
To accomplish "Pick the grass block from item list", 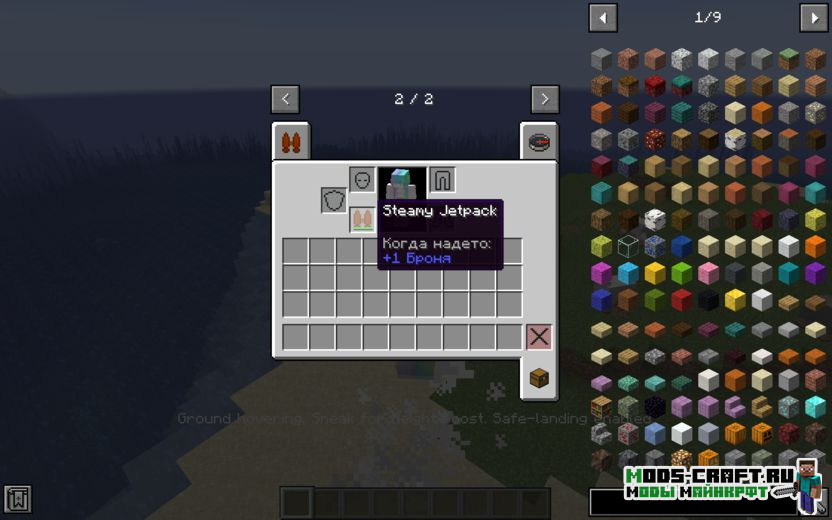I will (x=789, y=59).
